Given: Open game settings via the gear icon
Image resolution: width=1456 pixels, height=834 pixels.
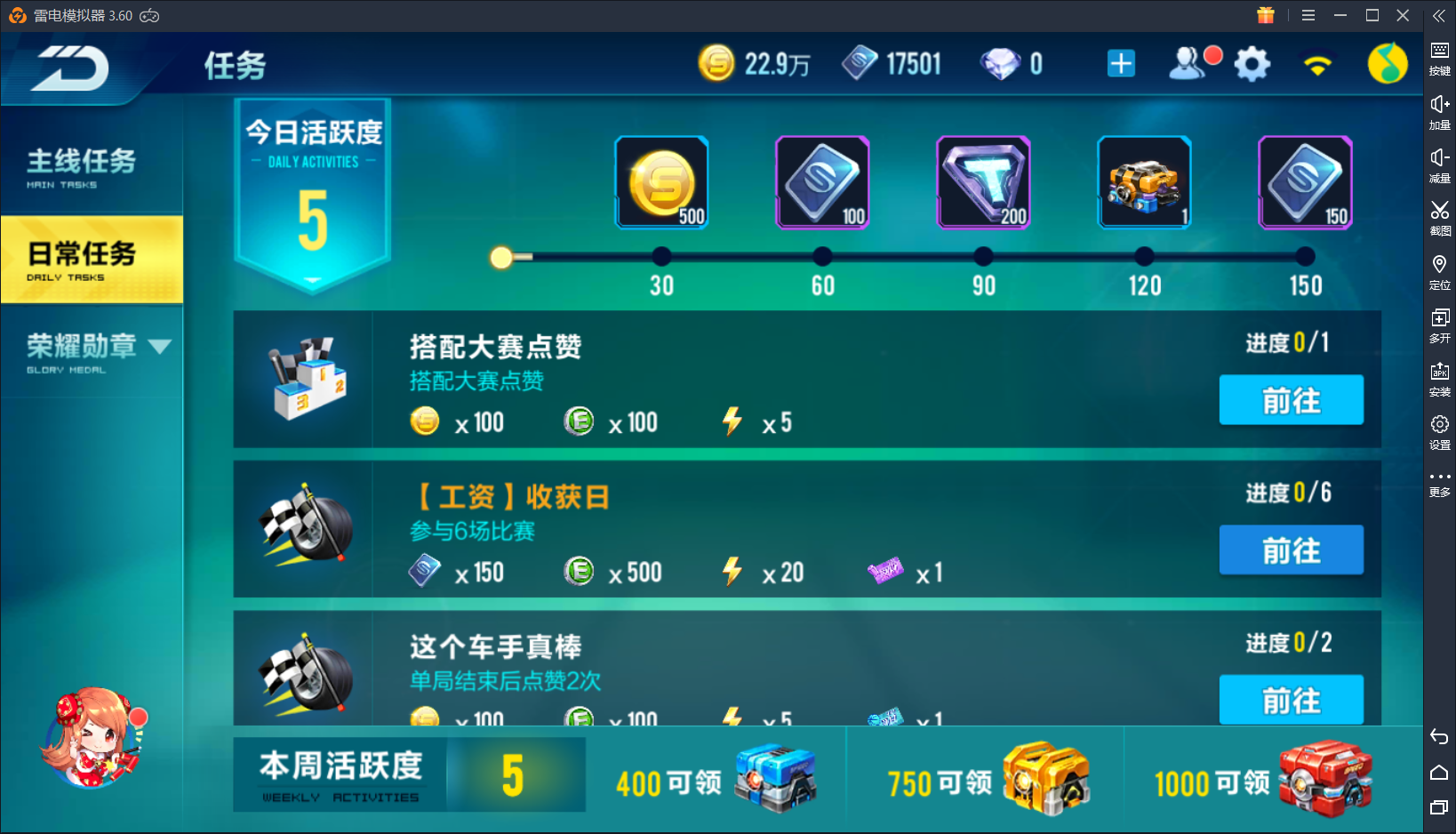Looking at the screenshot, I should (x=1252, y=63).
